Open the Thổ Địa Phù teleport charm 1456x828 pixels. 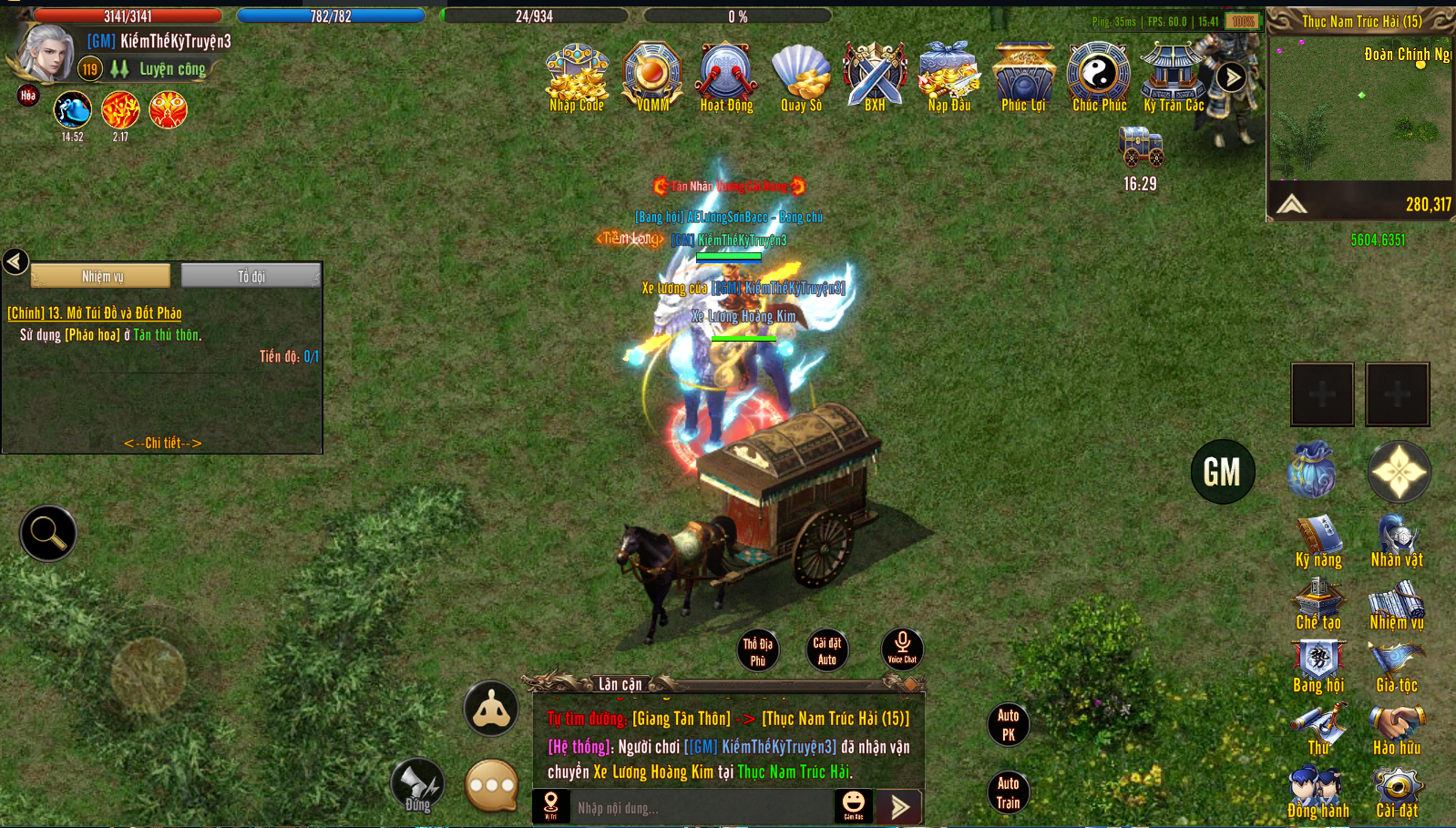(x=757, y=651)
